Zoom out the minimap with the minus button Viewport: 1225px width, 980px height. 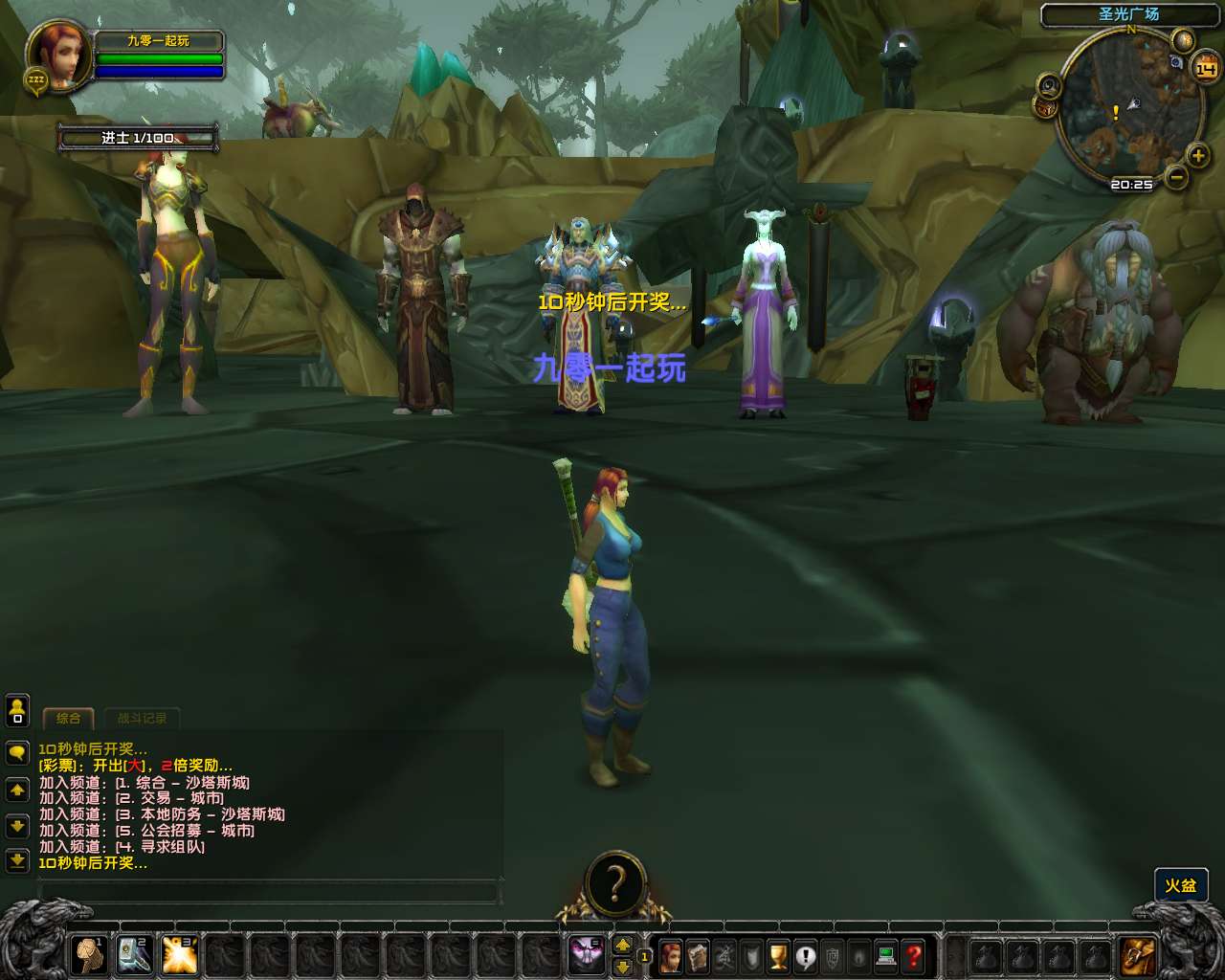point(1177,177)
